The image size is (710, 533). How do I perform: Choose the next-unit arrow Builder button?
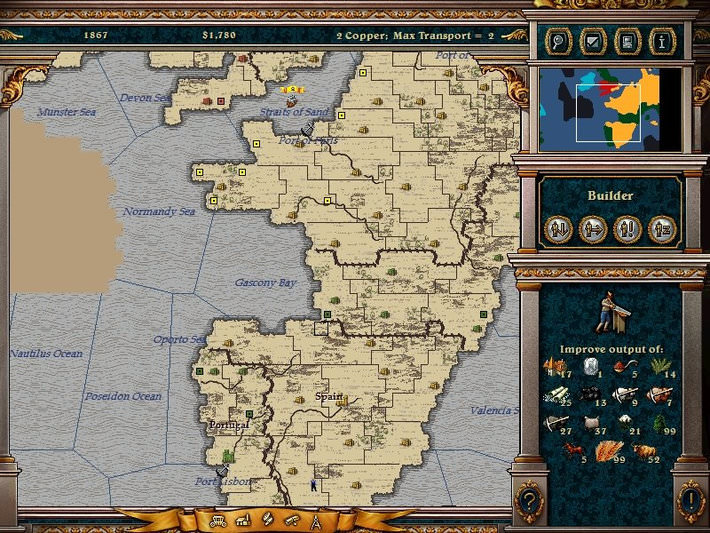592,229
